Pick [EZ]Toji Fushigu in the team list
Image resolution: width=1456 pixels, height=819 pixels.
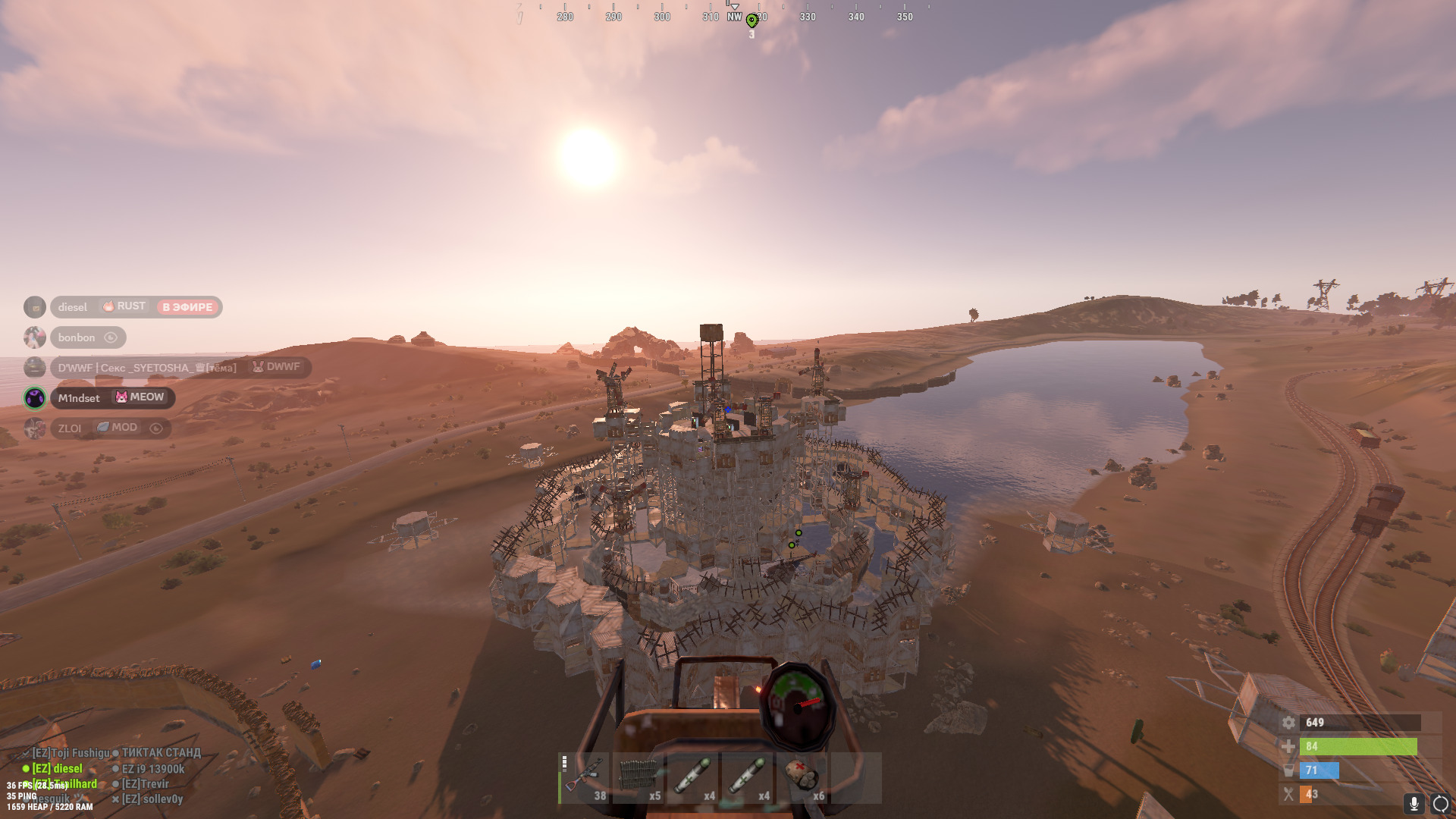pos(71,753)
